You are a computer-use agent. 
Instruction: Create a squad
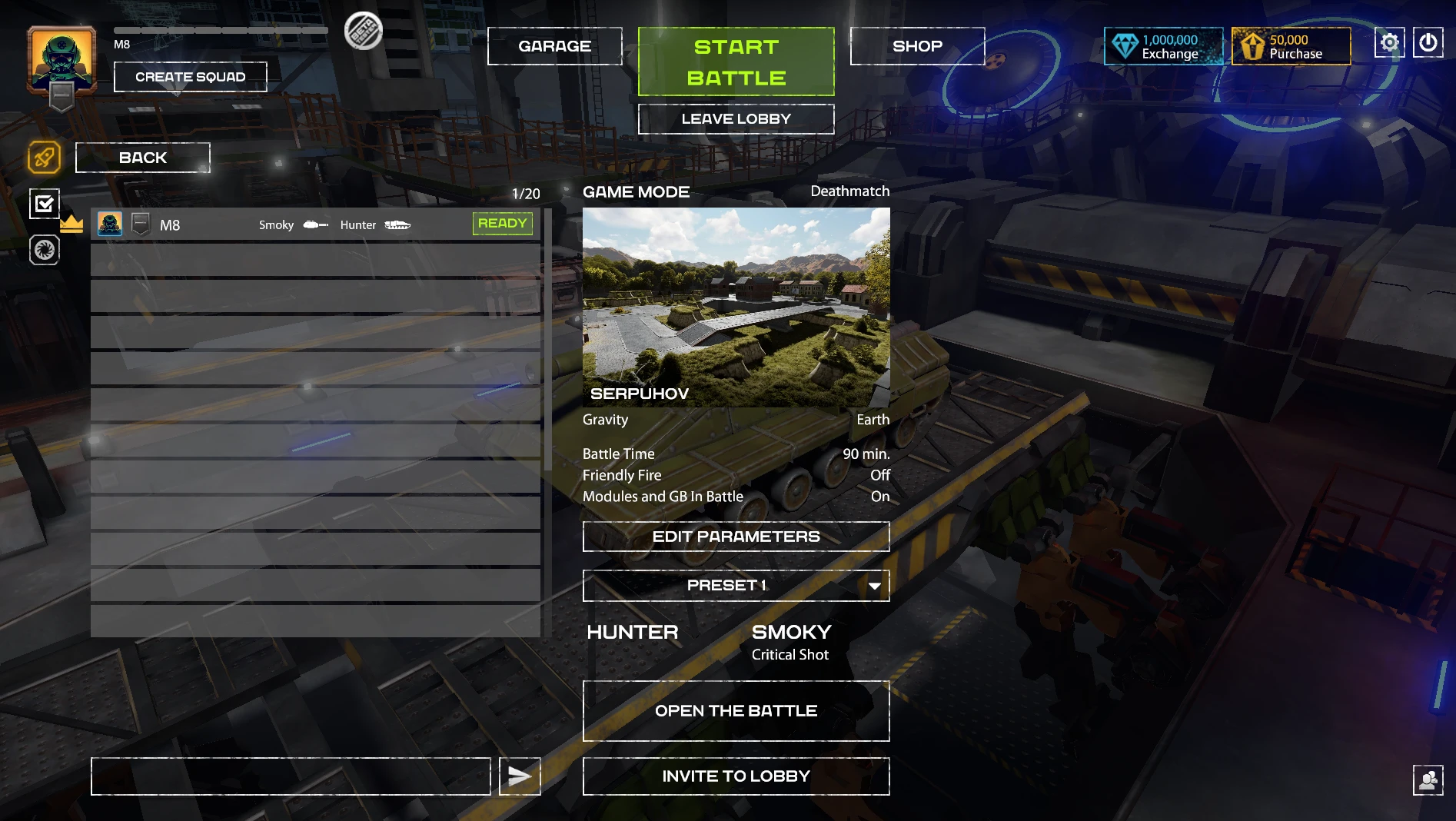pos(190,77)
